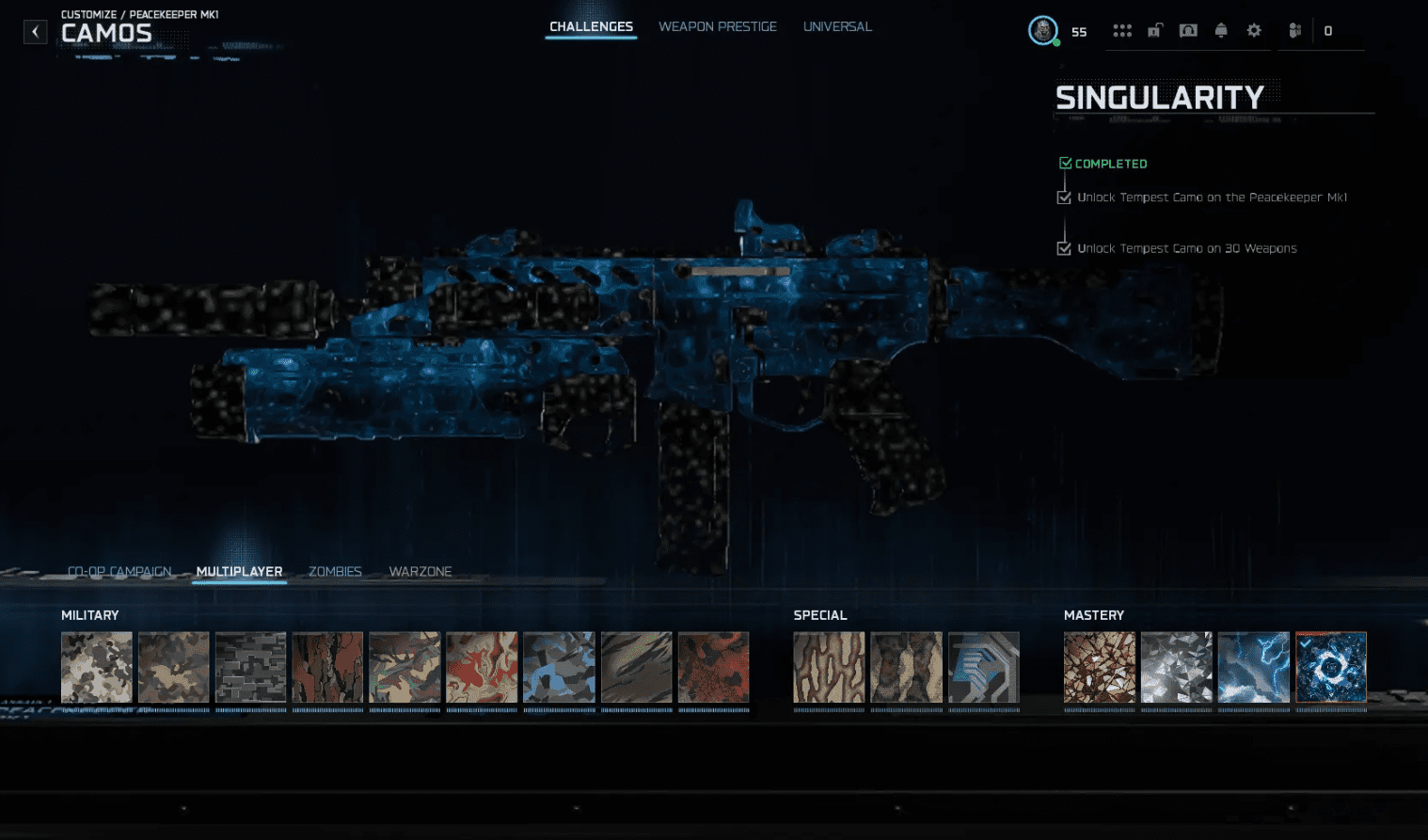Click the unlocks padlock icon
Viewport: 1428px width, 840px height.
click(x=1155, y=30)
